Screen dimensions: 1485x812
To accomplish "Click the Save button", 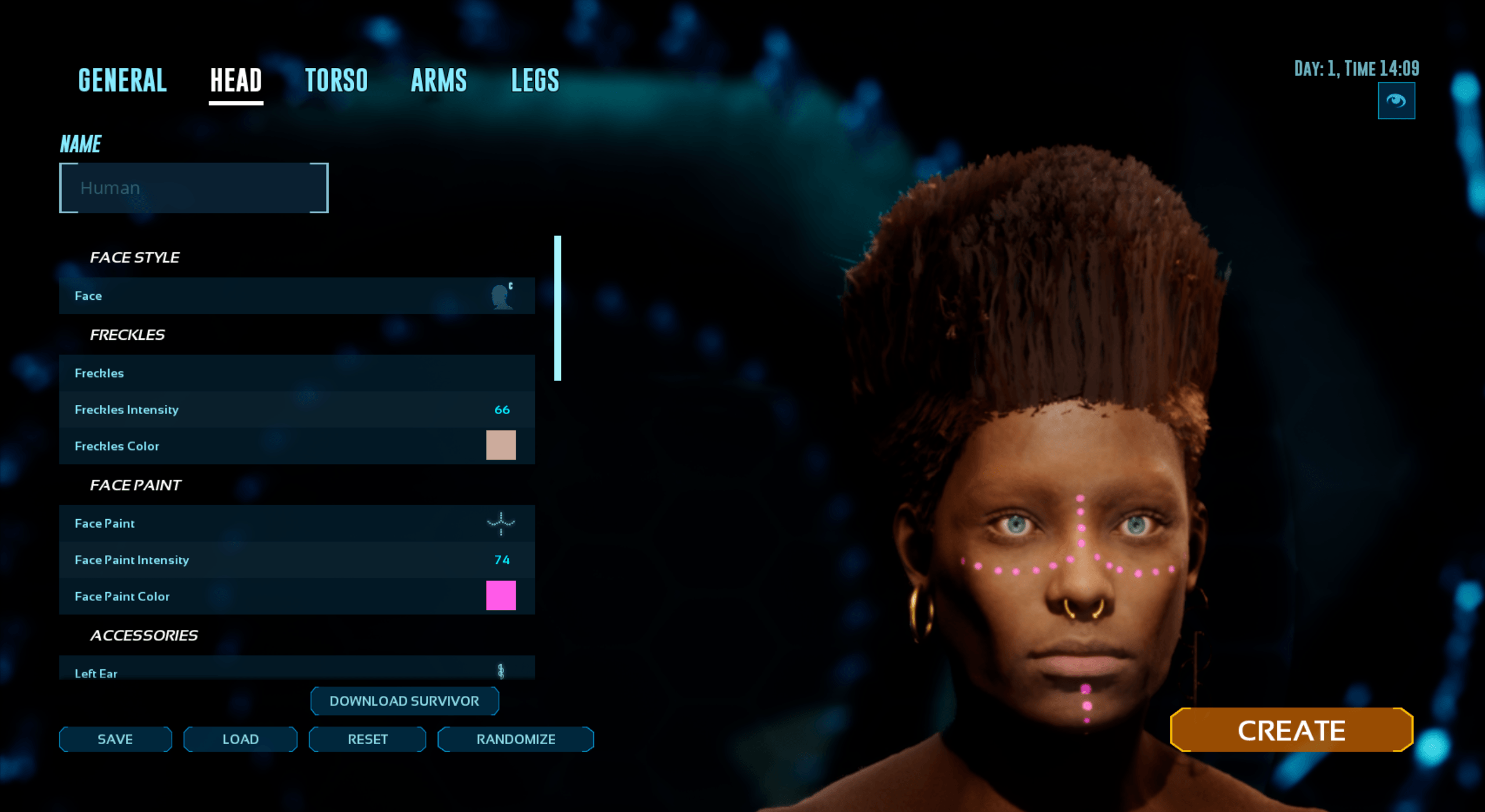I will (x=115, y=739).
